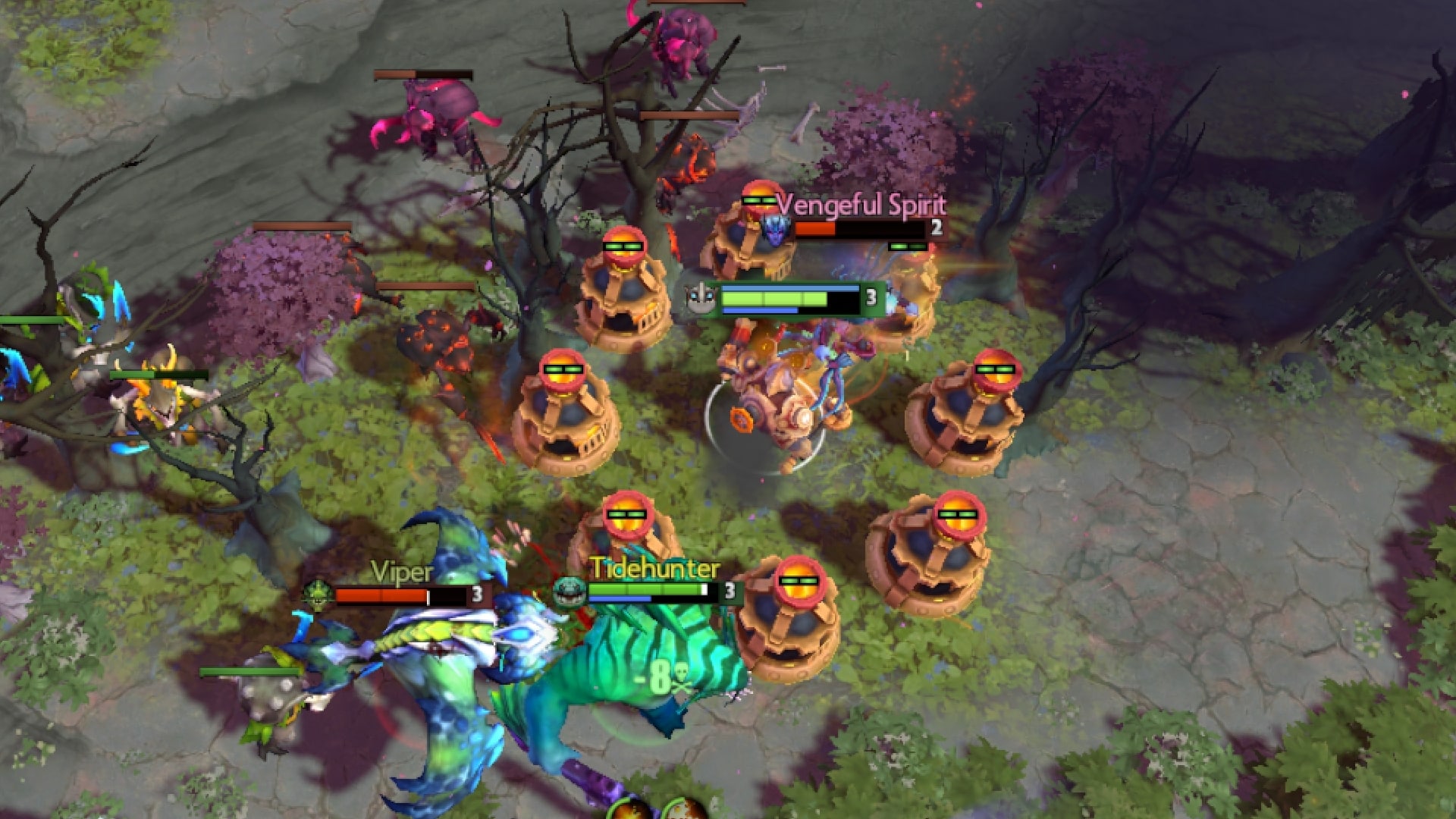Select the right green-ringed rune icon at screen bottom
This screenshot has height=819, width=1456.
pos(682,815)
